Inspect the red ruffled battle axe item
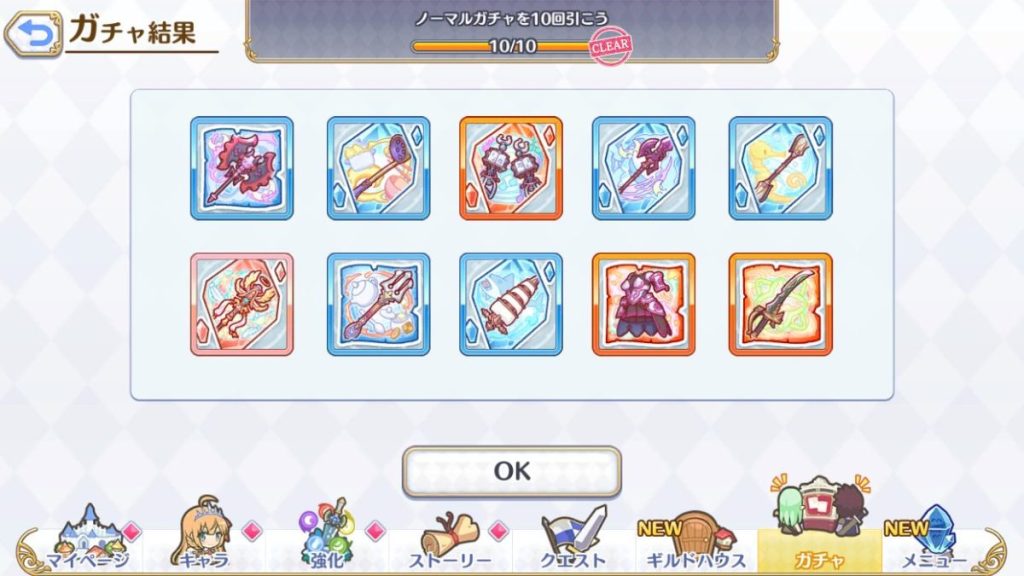 tap(242, 168)
